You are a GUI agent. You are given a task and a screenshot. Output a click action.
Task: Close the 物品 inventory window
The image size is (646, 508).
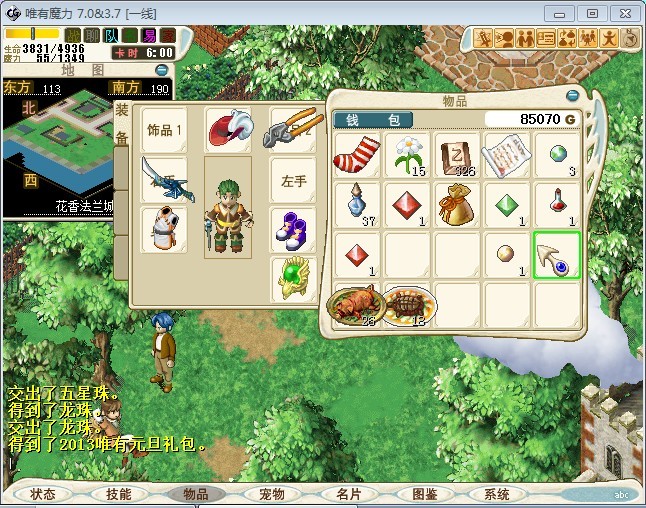tap(573, 96)
